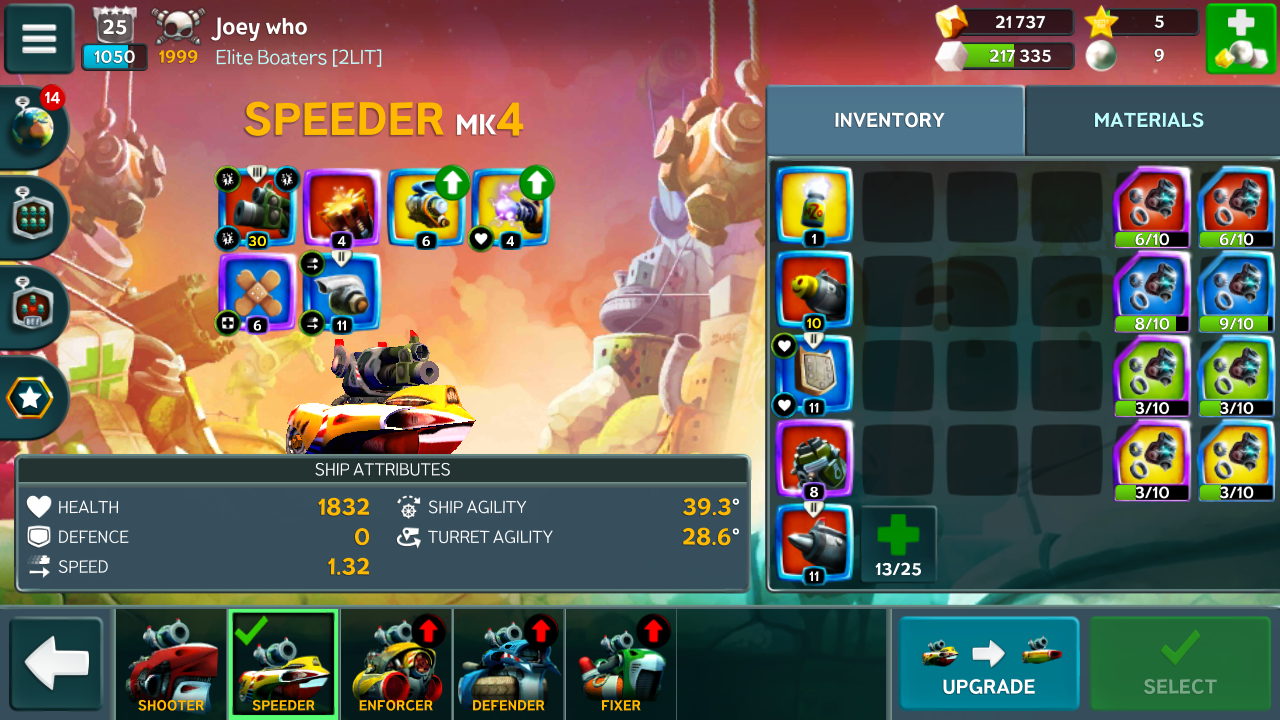
Task: Select the yellow canister inventory item
Action: (x=814, y=205)
